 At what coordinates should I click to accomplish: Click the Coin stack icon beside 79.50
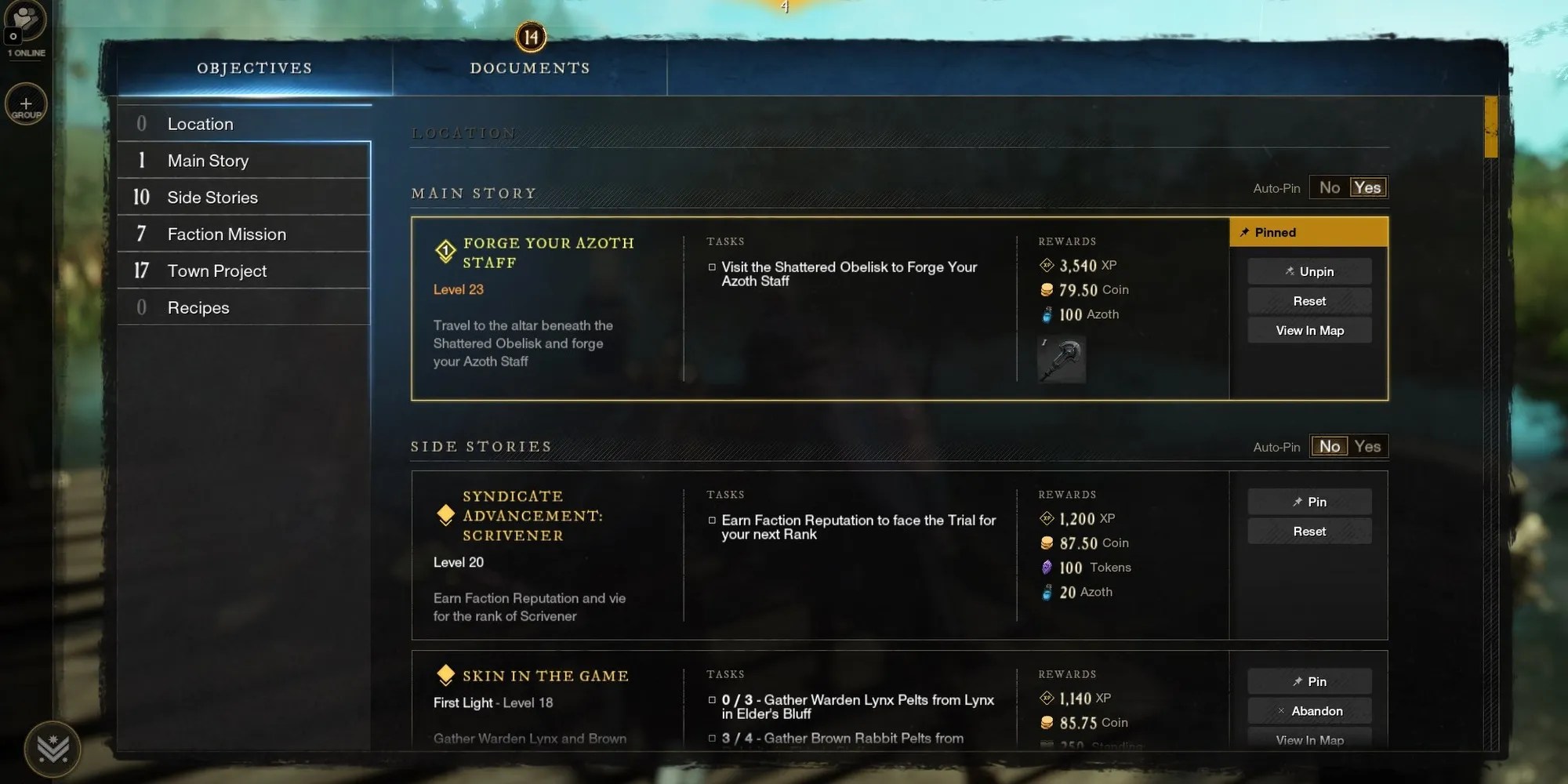pyautogui.click(x=1048, y=289)
